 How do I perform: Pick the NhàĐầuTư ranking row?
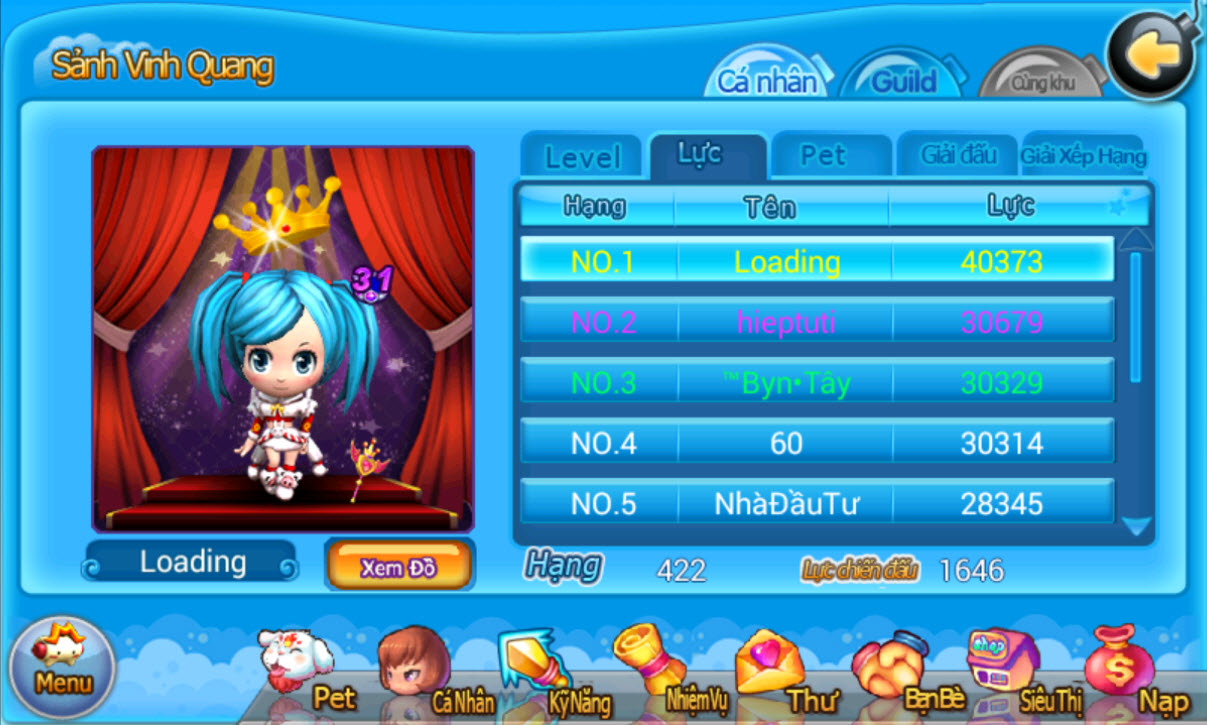(x=817, y=503)
